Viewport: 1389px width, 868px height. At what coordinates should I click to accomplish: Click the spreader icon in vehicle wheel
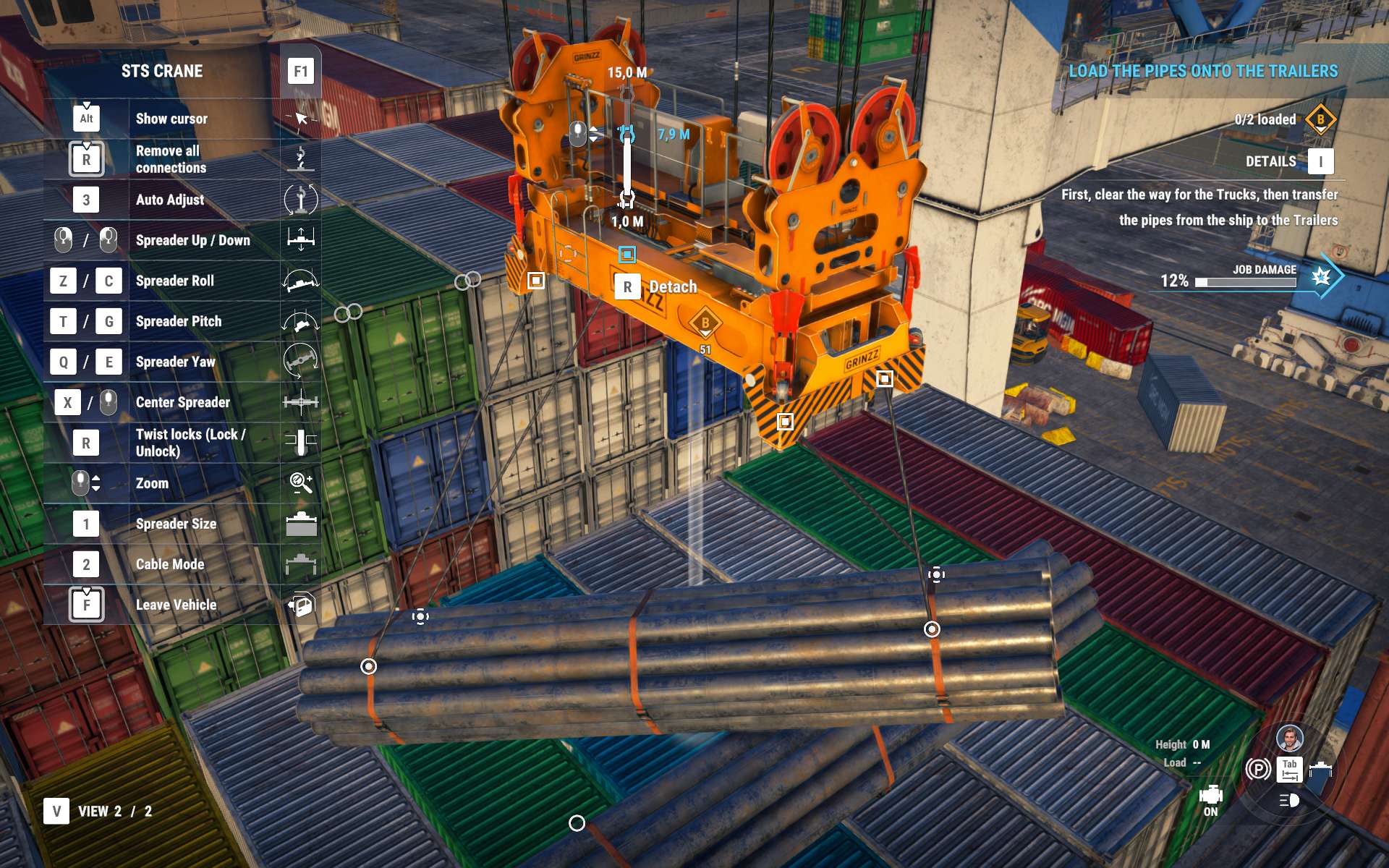point(1321,768)
